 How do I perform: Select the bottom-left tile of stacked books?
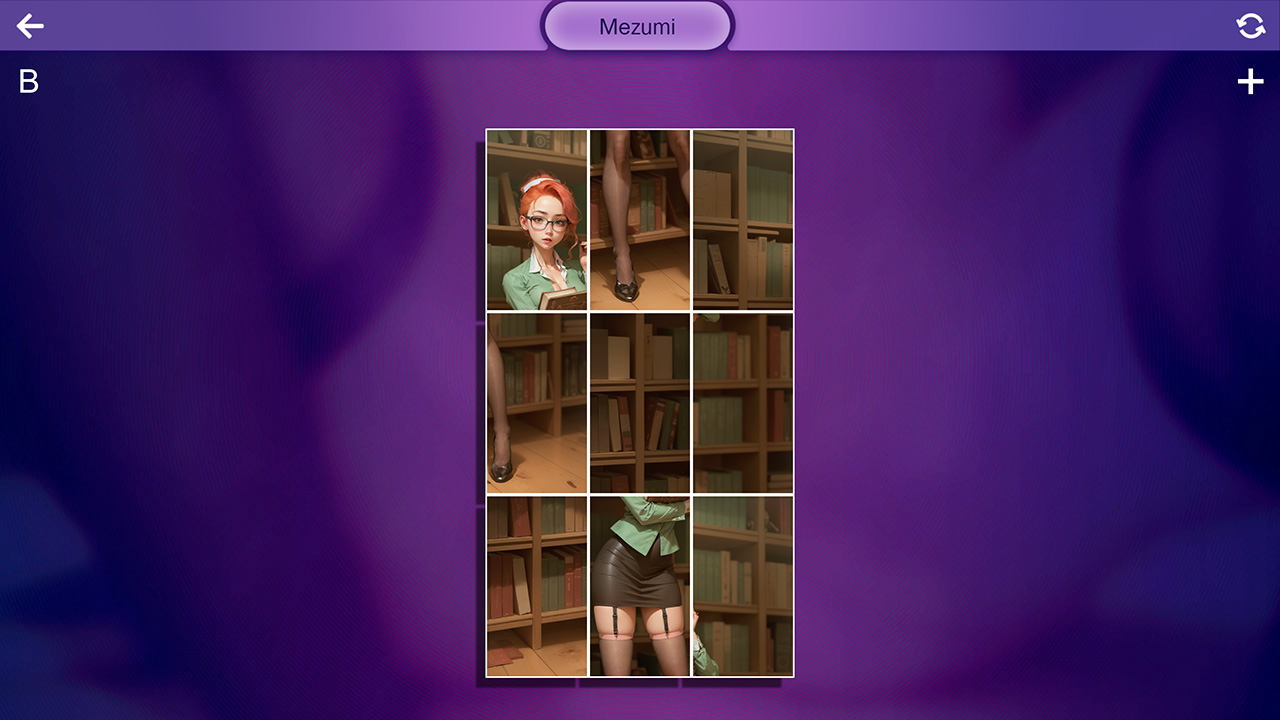pos(536,585)
